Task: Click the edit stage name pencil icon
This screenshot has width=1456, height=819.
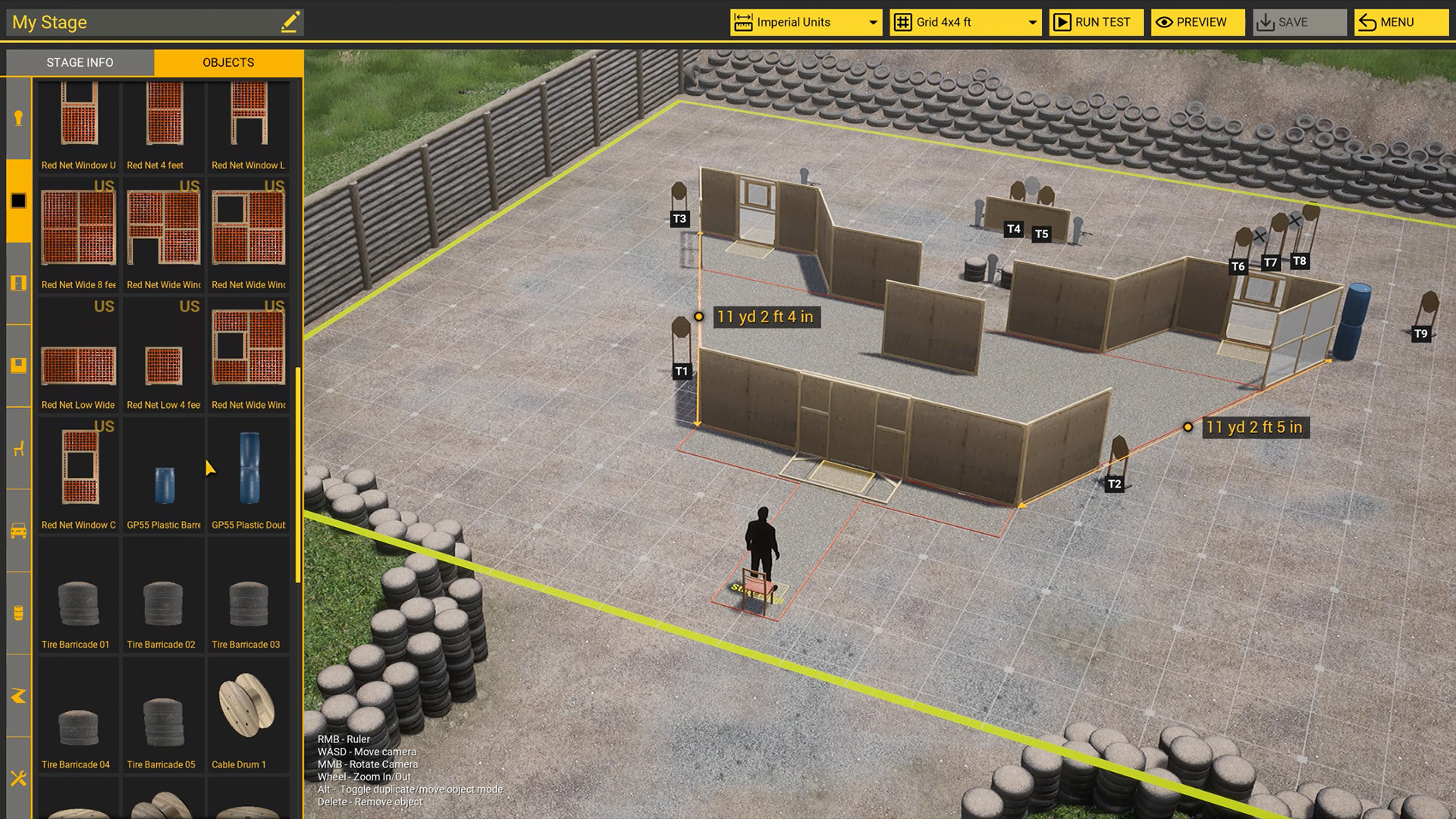Action: [x=290, y=22]
